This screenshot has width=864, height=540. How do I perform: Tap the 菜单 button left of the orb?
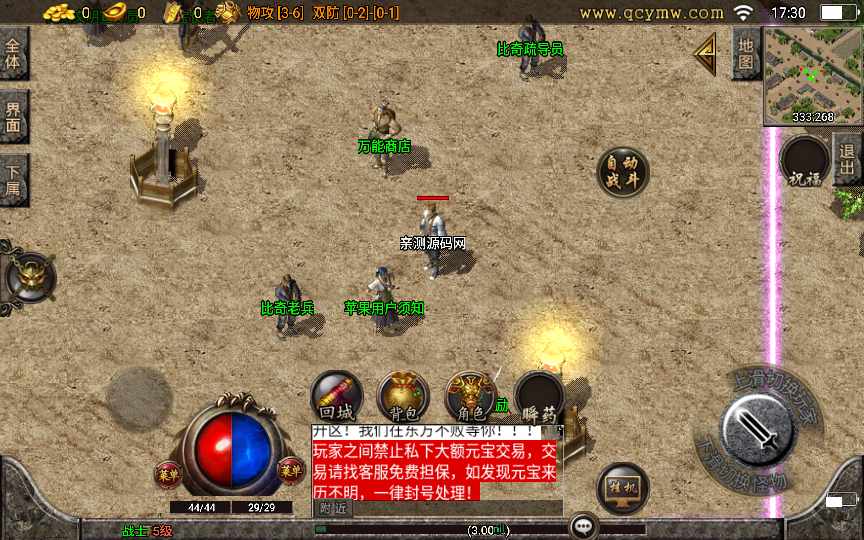tap(167, 471)
